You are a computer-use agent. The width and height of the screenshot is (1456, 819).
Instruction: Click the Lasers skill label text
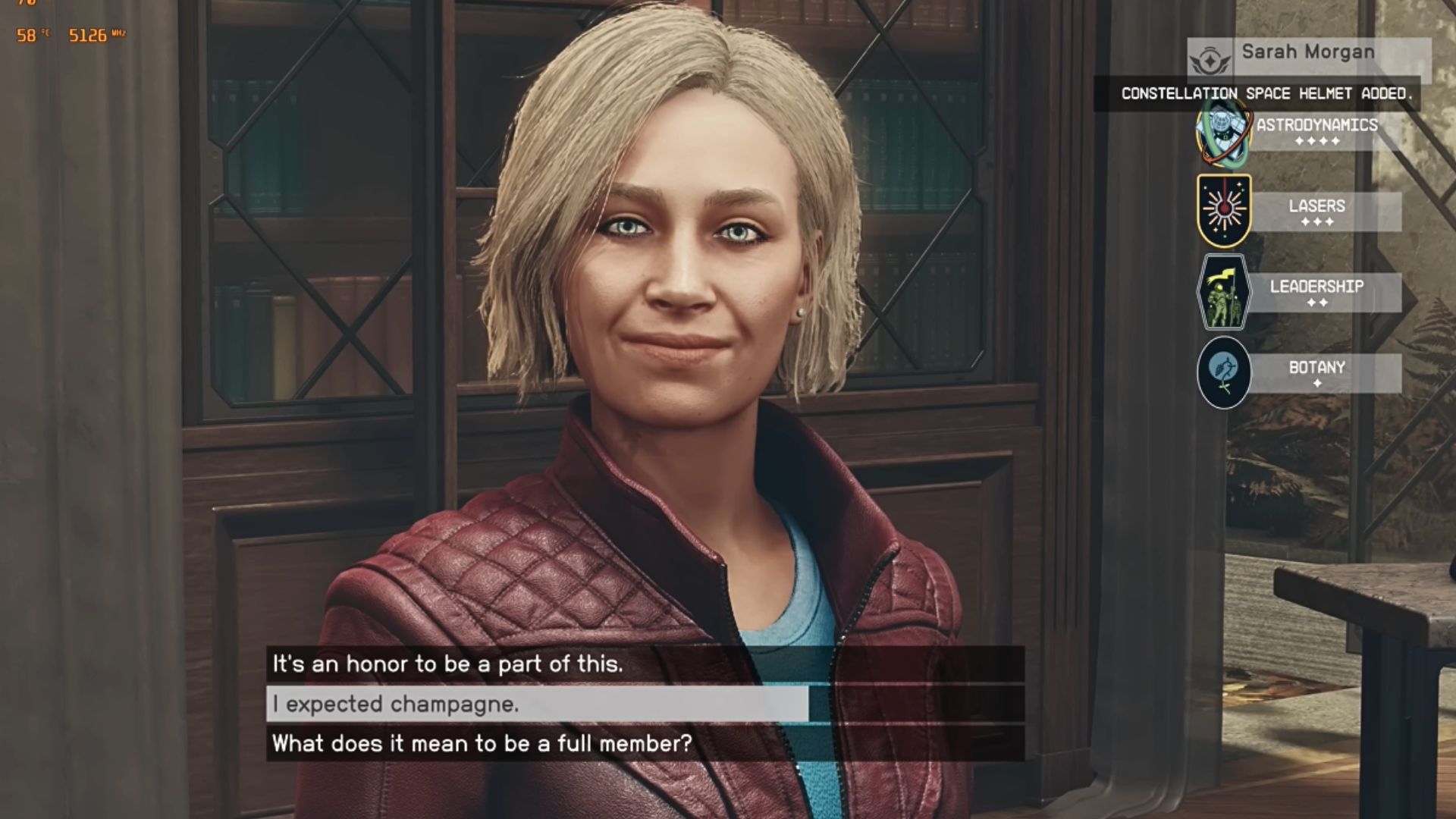pyautogui.click(x=1317, y=206)
